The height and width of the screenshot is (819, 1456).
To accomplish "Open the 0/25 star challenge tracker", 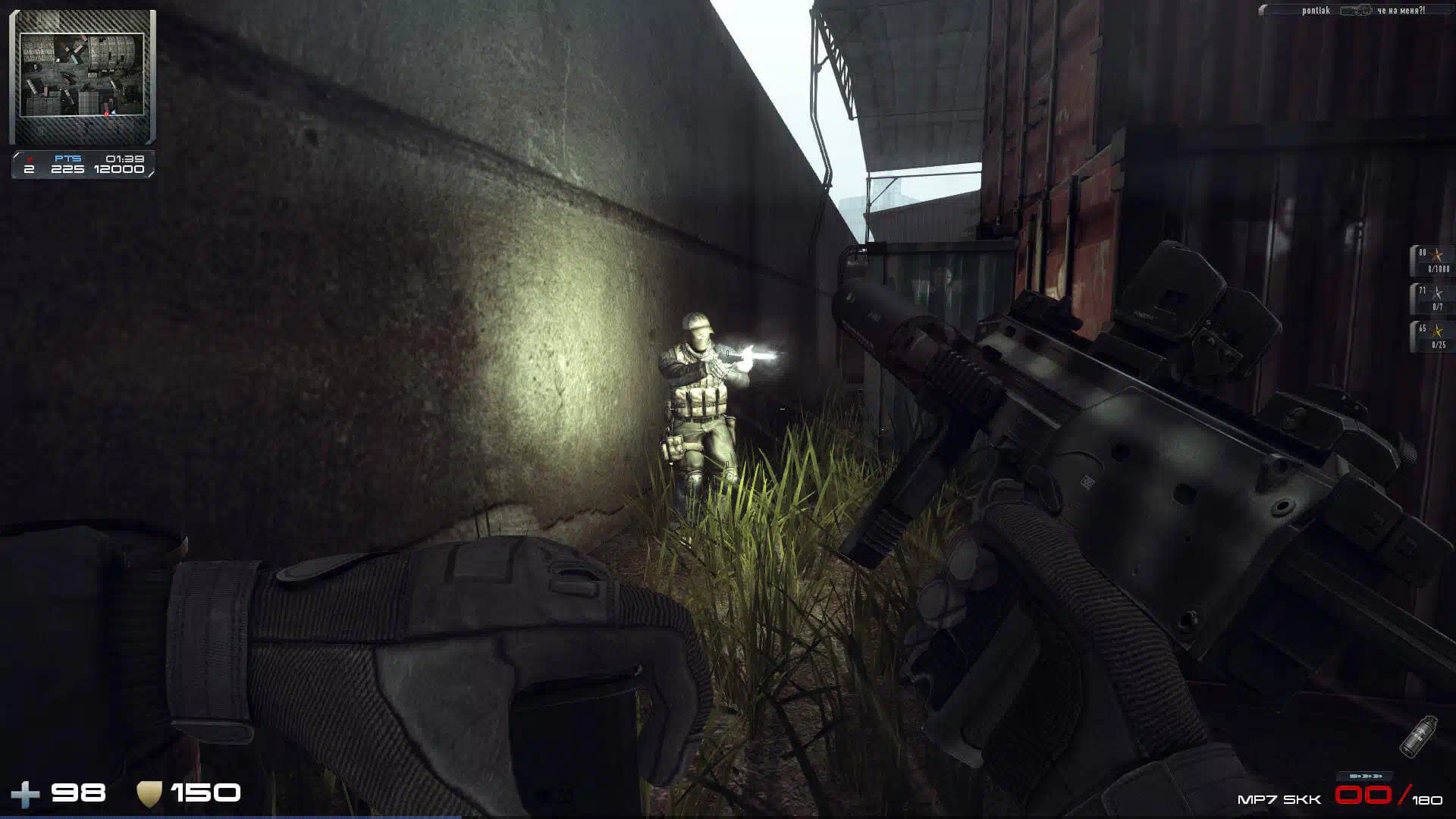I will [1432, 336].
